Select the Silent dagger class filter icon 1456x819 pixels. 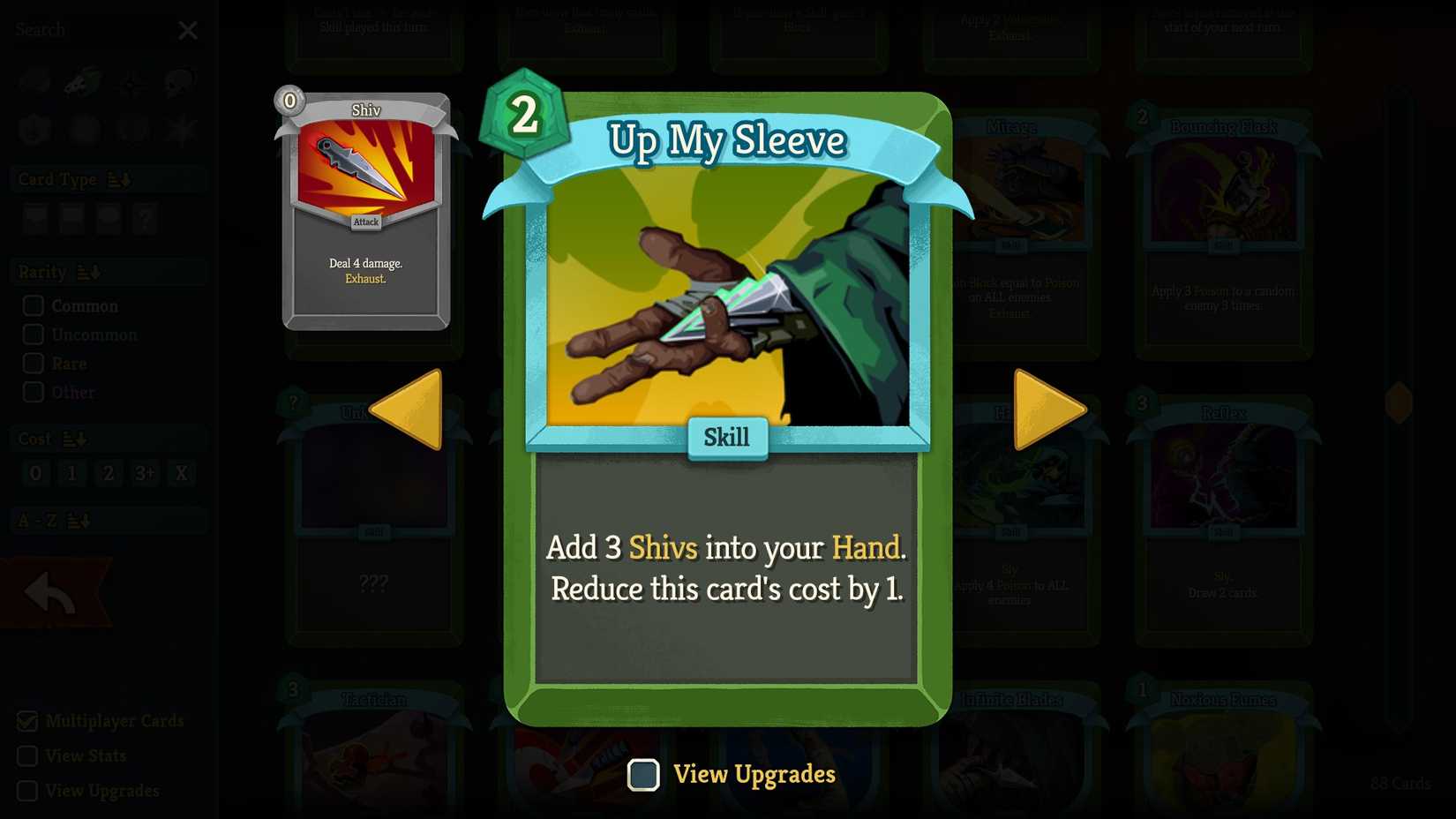coord(81,79)
